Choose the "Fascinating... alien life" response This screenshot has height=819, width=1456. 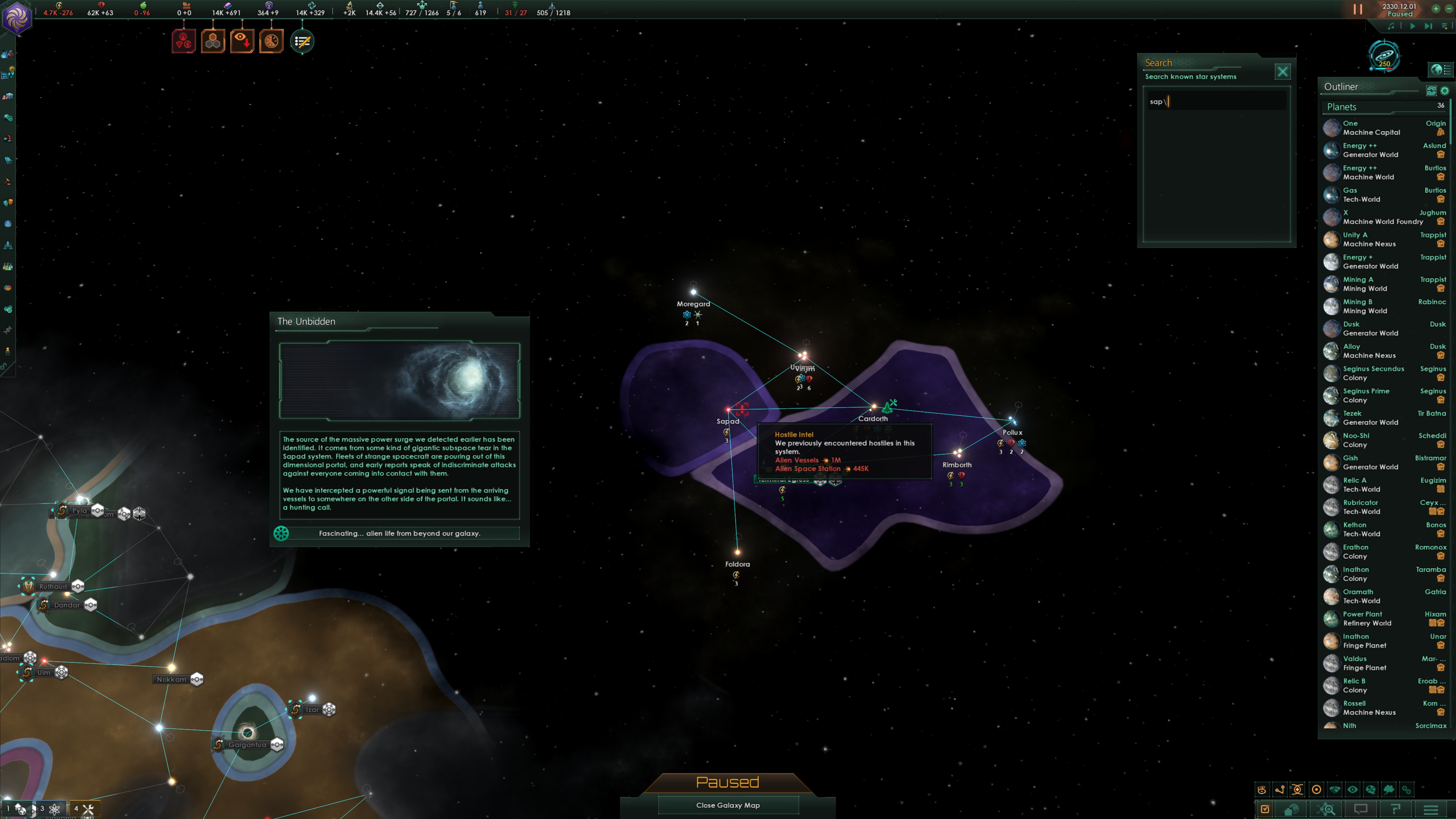[399, 533]
